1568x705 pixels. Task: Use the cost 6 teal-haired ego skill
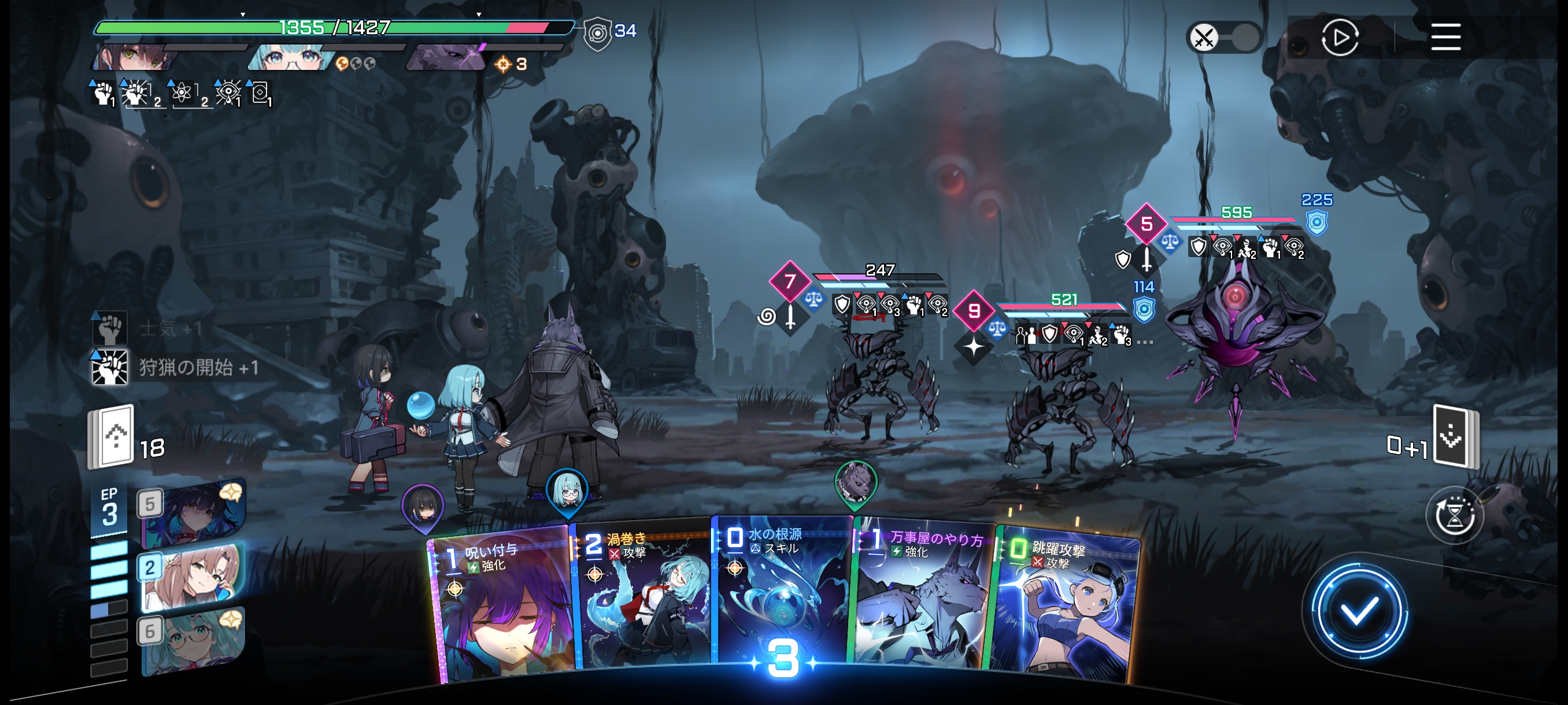[x=194, y=640]
